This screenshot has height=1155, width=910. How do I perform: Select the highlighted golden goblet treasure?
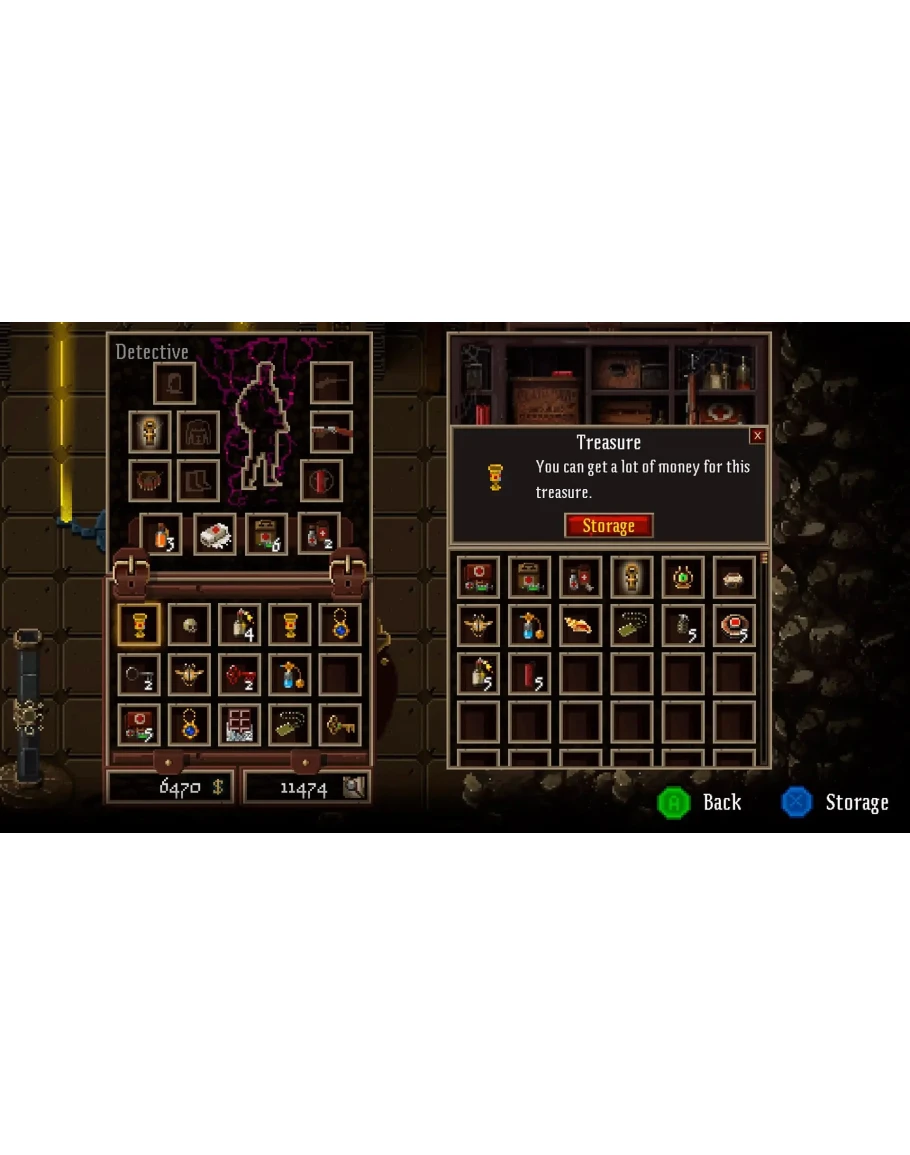[138, 624]
